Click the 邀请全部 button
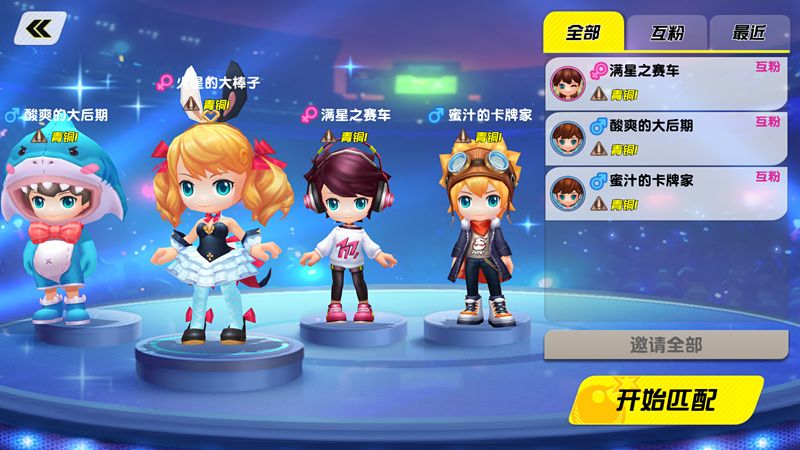 pyautogui.click(x=666, y=345)
